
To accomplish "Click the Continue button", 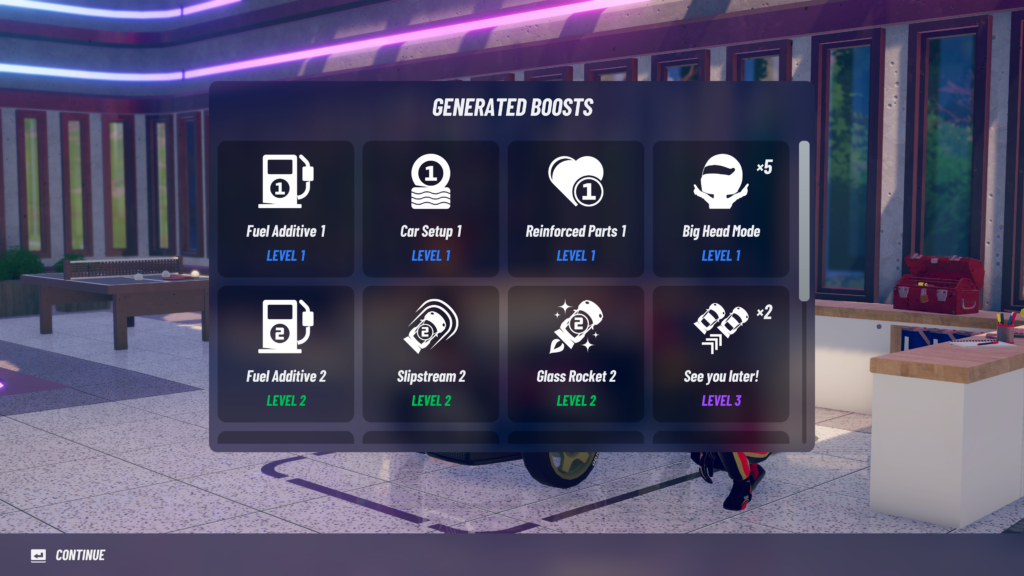I will [x=68, y=555].
